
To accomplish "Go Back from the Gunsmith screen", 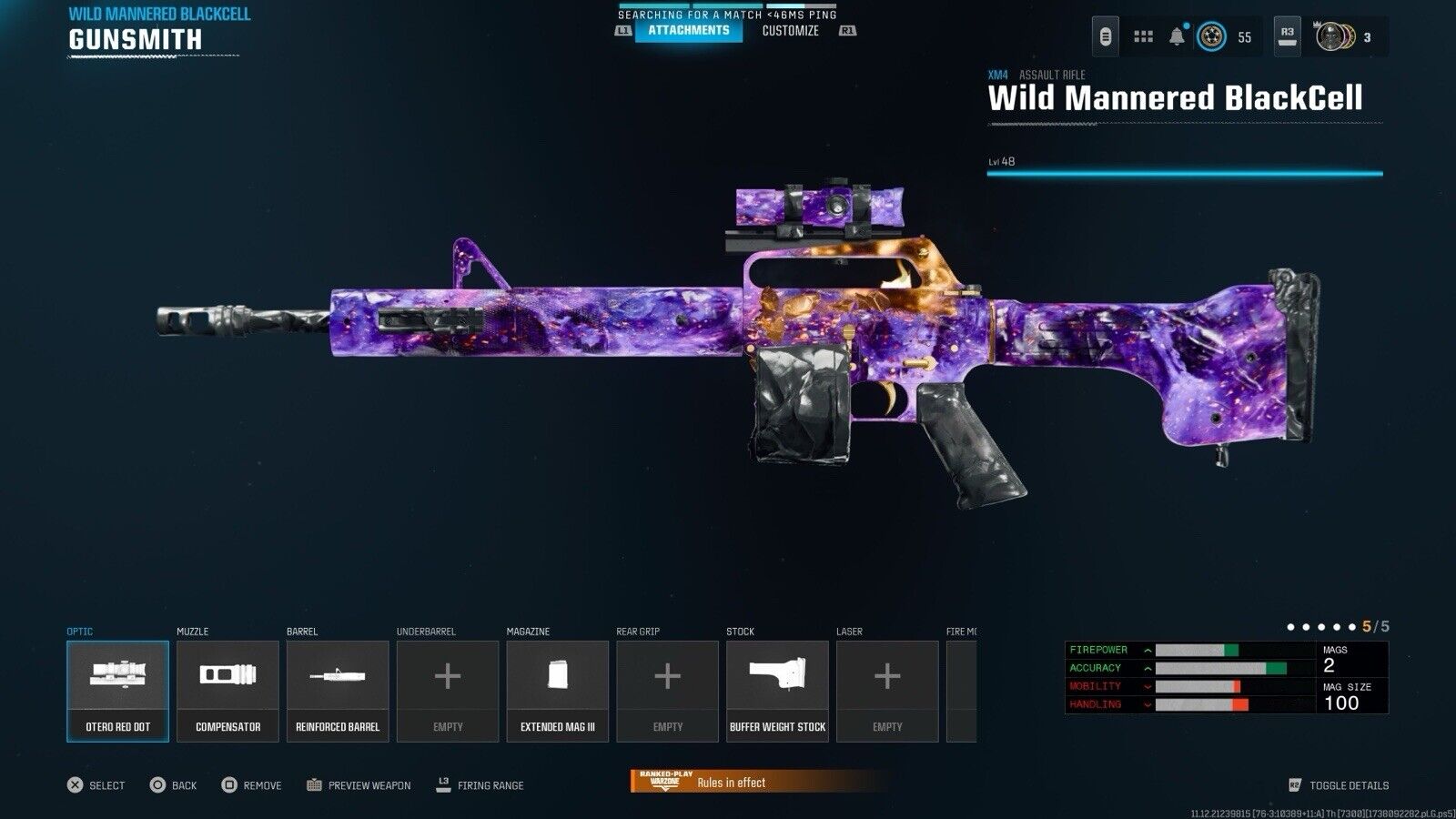I will pyautogui.click(x=174, y=785).
